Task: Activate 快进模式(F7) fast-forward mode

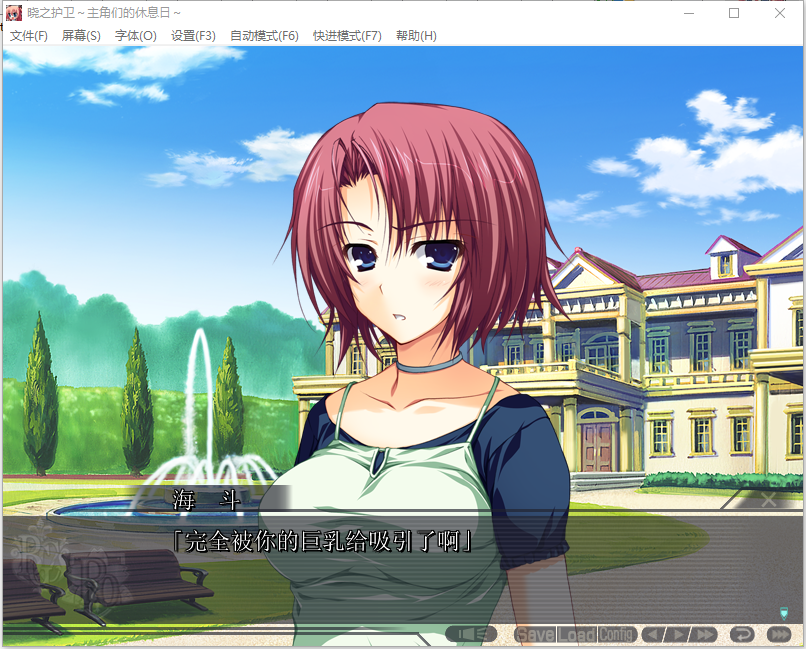Action: coord(347,36)
